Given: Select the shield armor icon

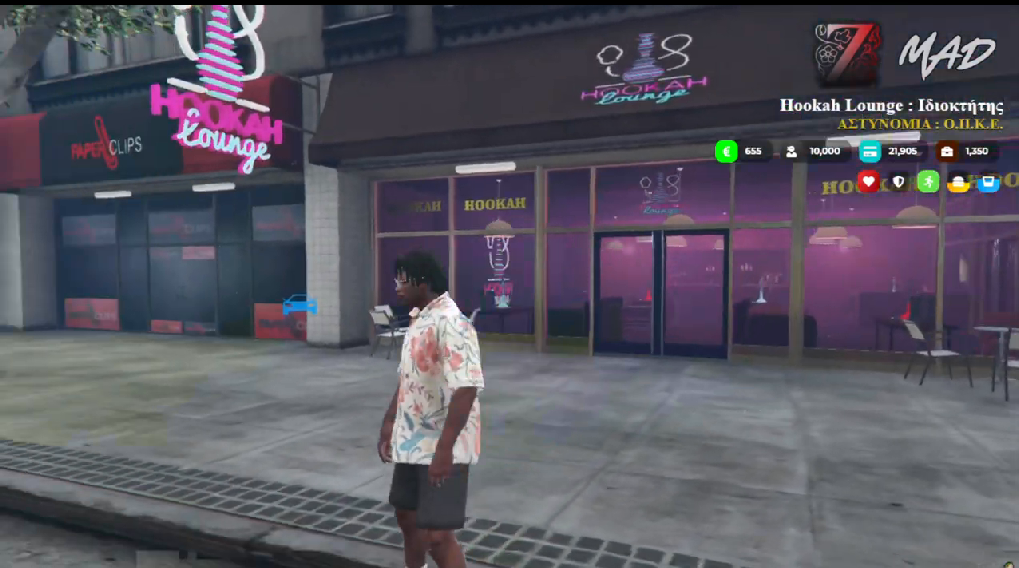Looking at the screenshot, I should [898, 182].
